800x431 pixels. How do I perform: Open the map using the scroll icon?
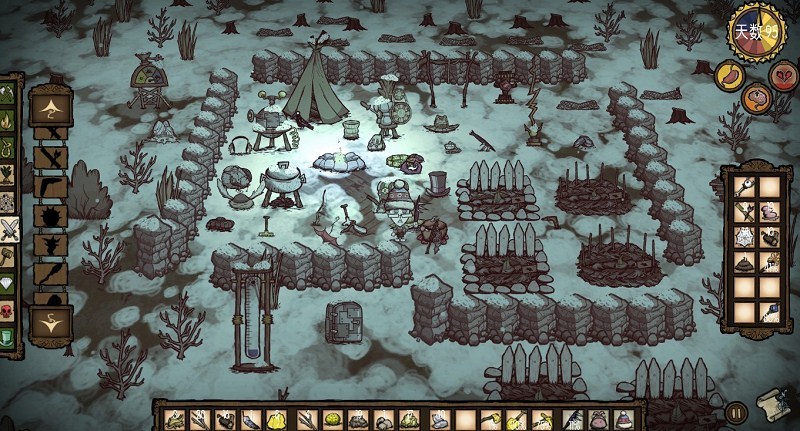(770, 403)
